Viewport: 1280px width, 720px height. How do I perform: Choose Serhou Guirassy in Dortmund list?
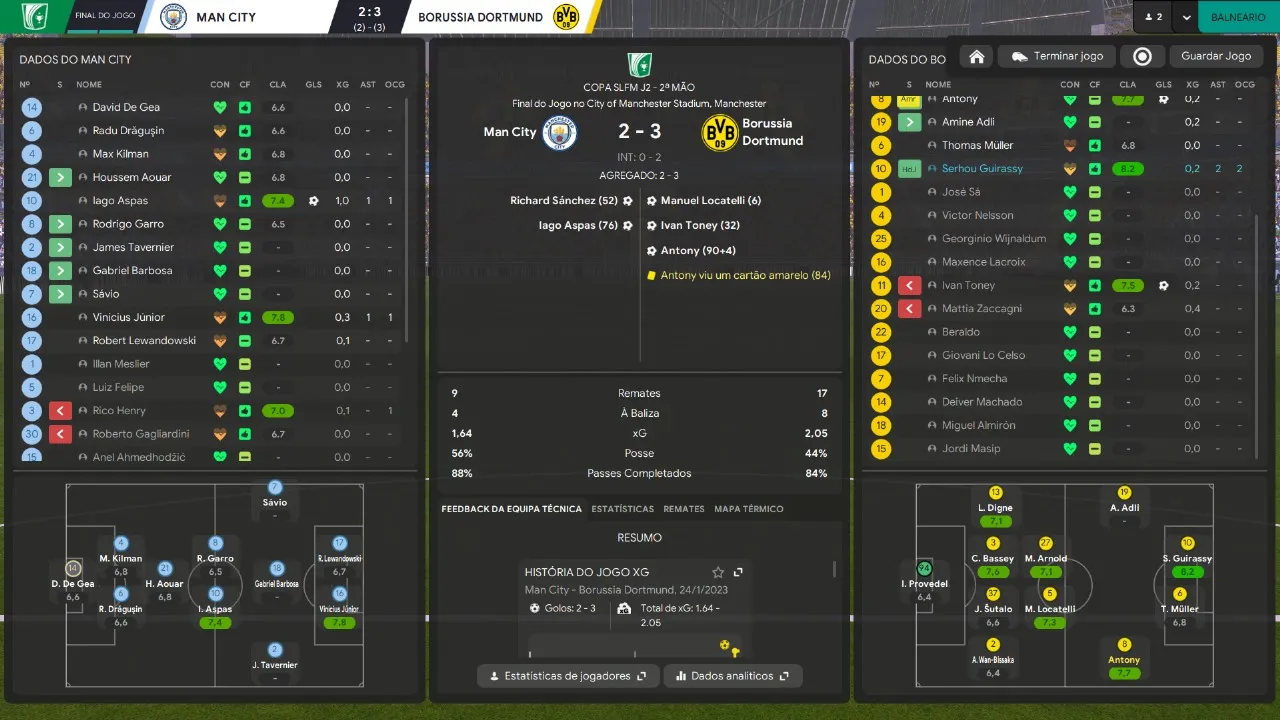click(982, 169)
